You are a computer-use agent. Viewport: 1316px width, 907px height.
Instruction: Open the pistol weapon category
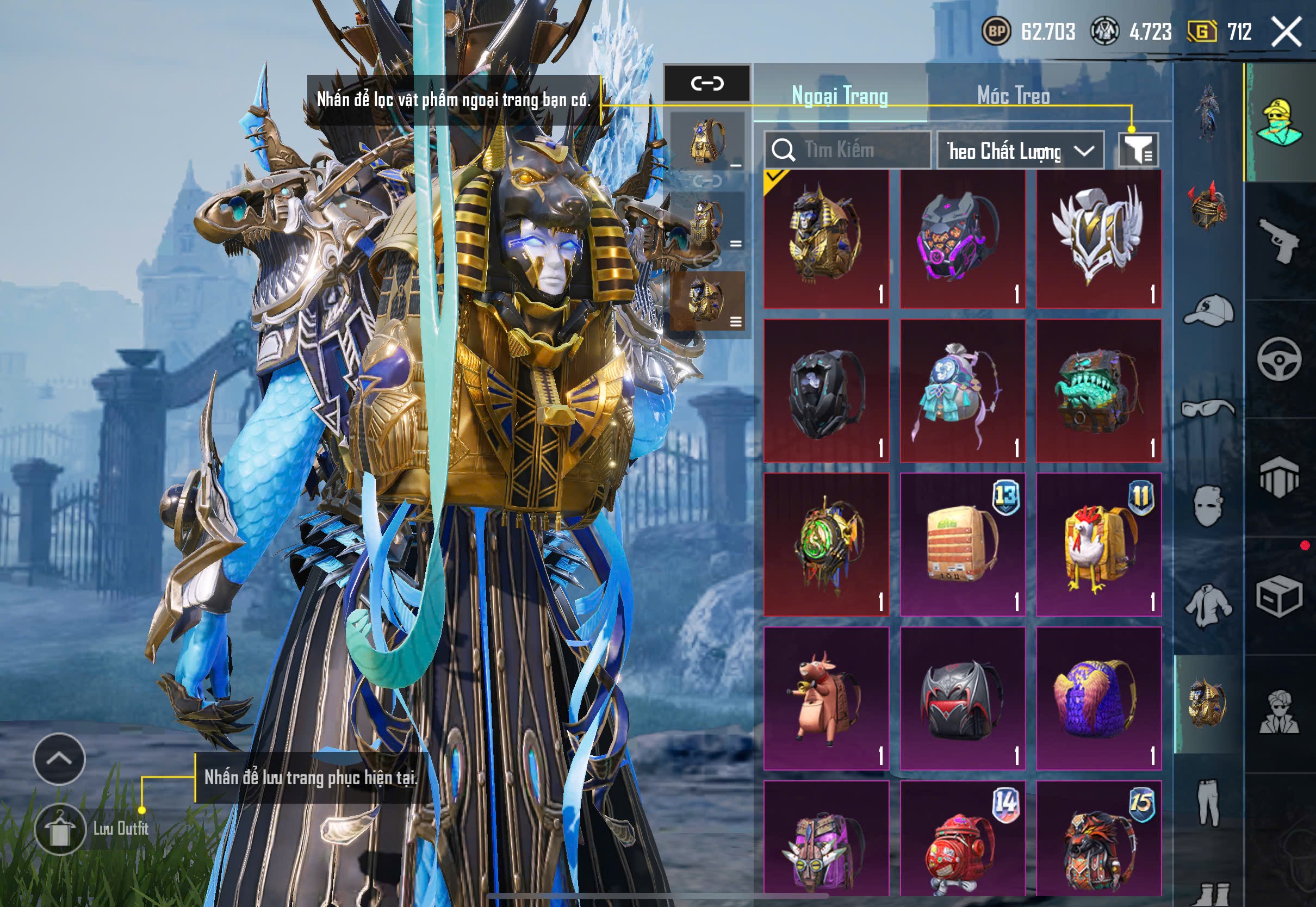(x=1279, y=241)
